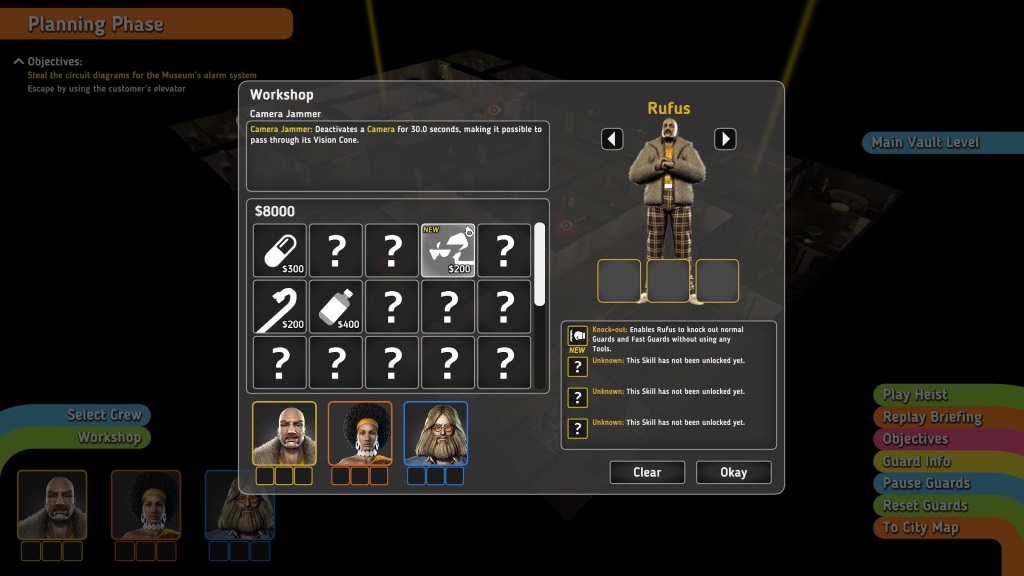The height and width of the screenshot is (576, 1024).
Task: Open Replay Briefing
Action: coord(931,417)
